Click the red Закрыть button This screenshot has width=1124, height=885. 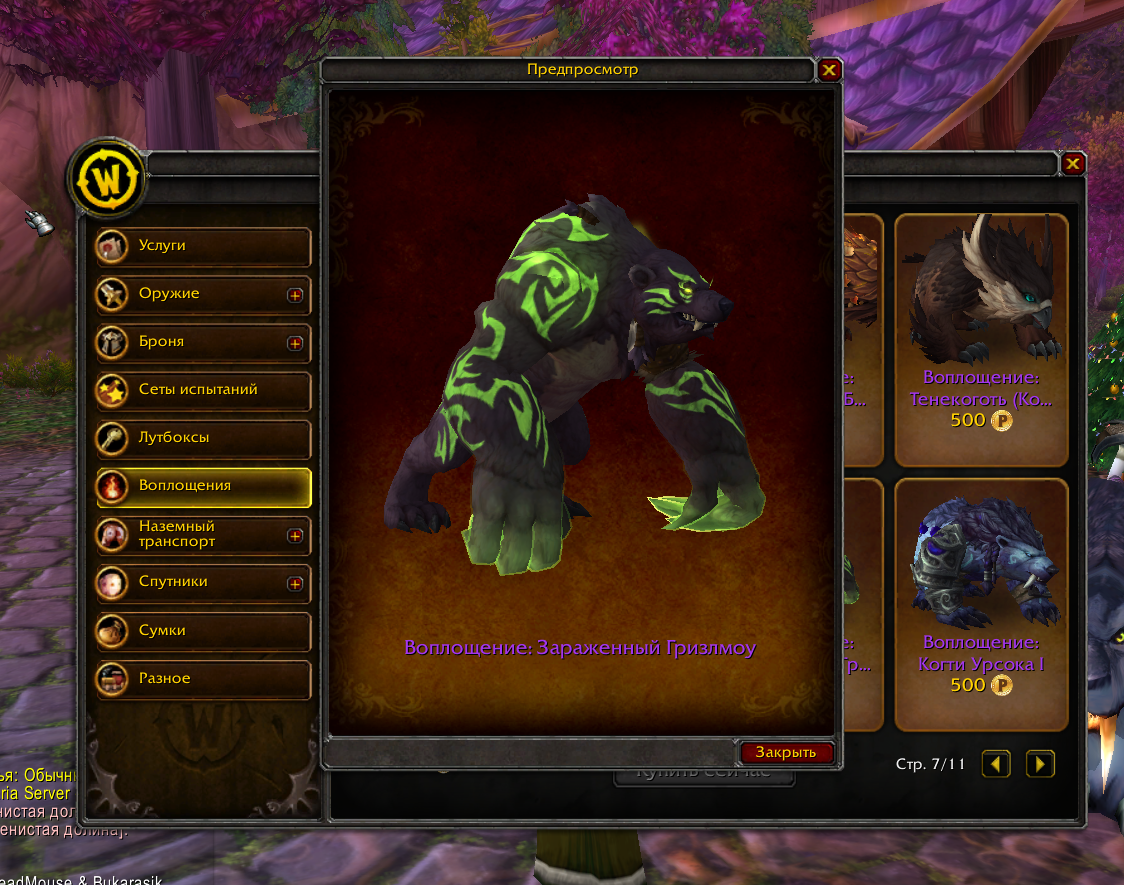pyautogui.click(x=786, y=752)
